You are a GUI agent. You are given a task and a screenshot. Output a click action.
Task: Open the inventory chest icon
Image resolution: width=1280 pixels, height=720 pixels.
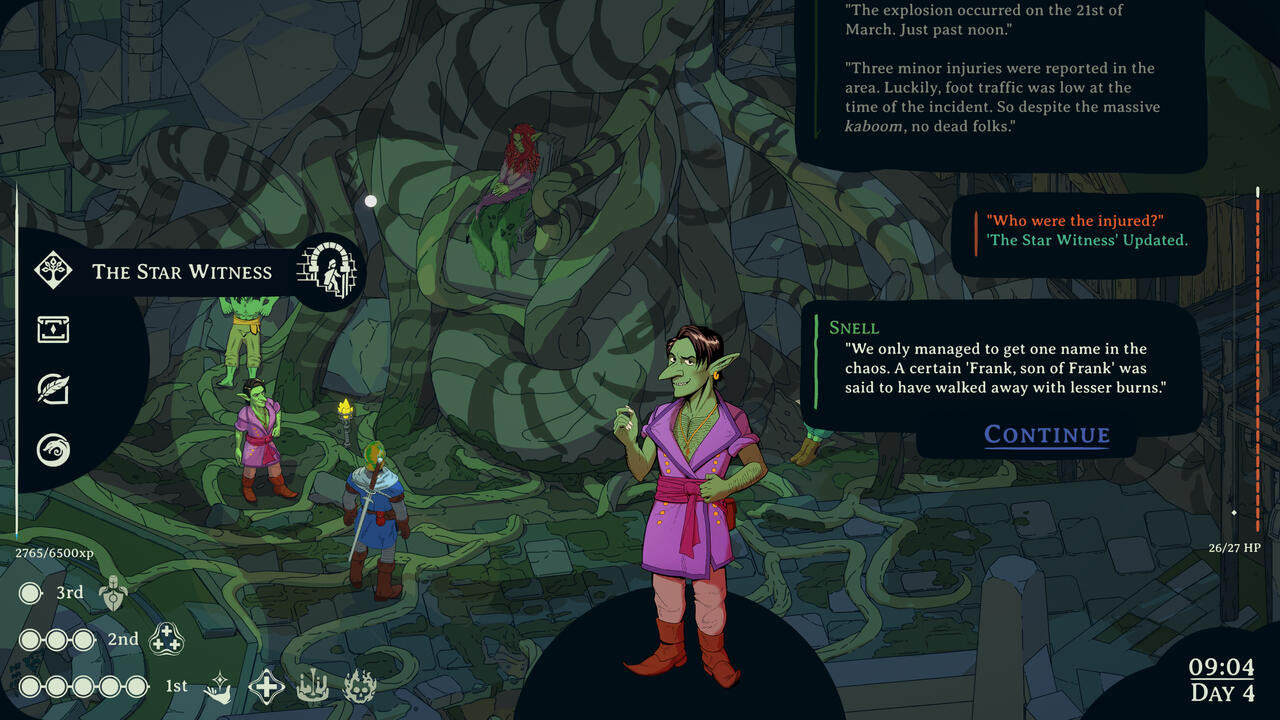[53, 329]
